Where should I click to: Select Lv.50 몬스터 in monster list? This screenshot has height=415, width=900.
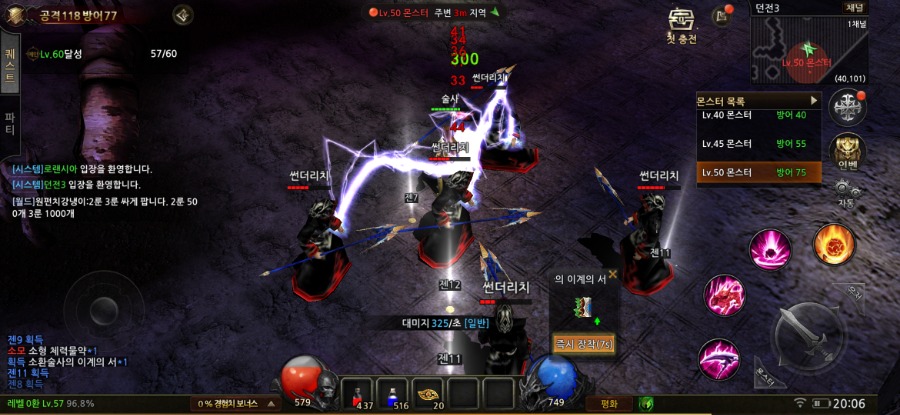tap(758, 172)
